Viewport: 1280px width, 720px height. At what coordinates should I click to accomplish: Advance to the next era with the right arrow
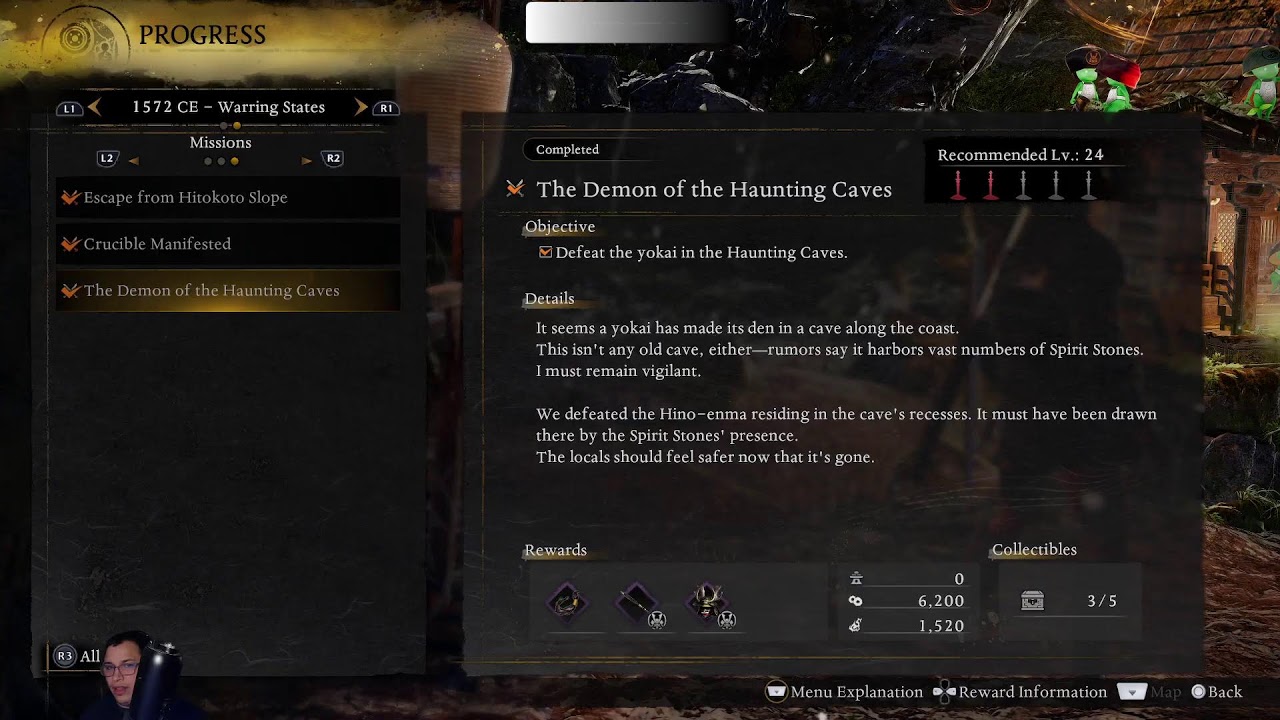361,107
